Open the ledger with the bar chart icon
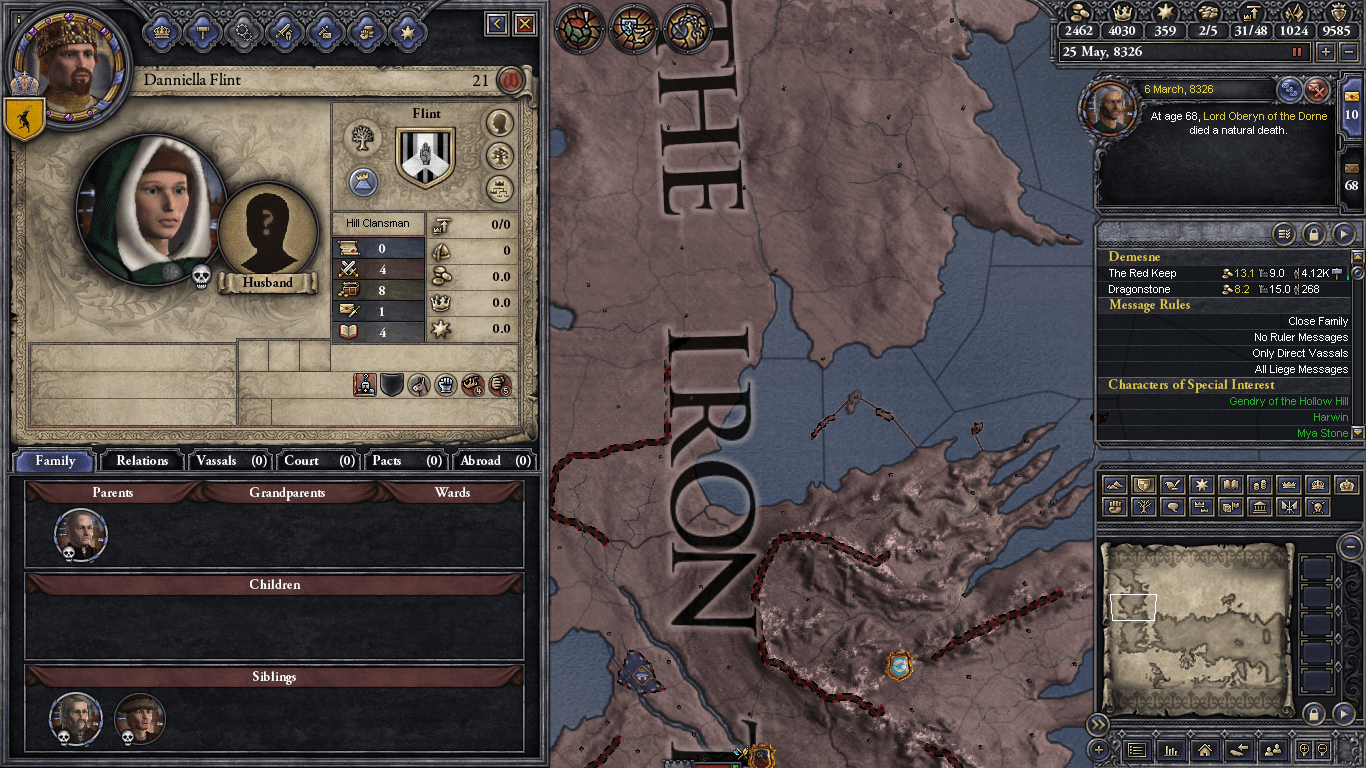This screenshot has width=1366, height=768. 1173,751
